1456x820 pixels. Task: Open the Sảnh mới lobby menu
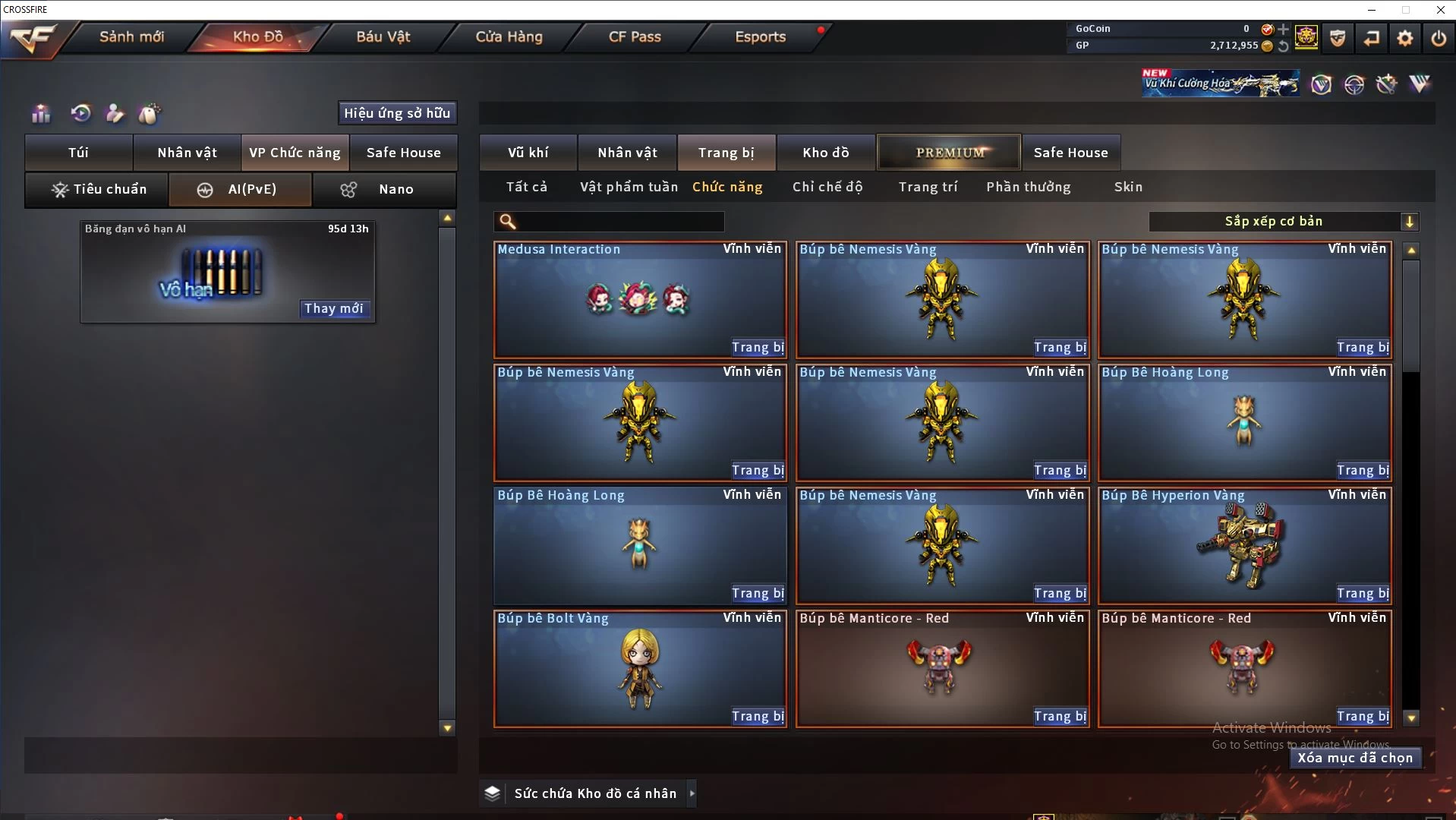[x=131, y=36]
